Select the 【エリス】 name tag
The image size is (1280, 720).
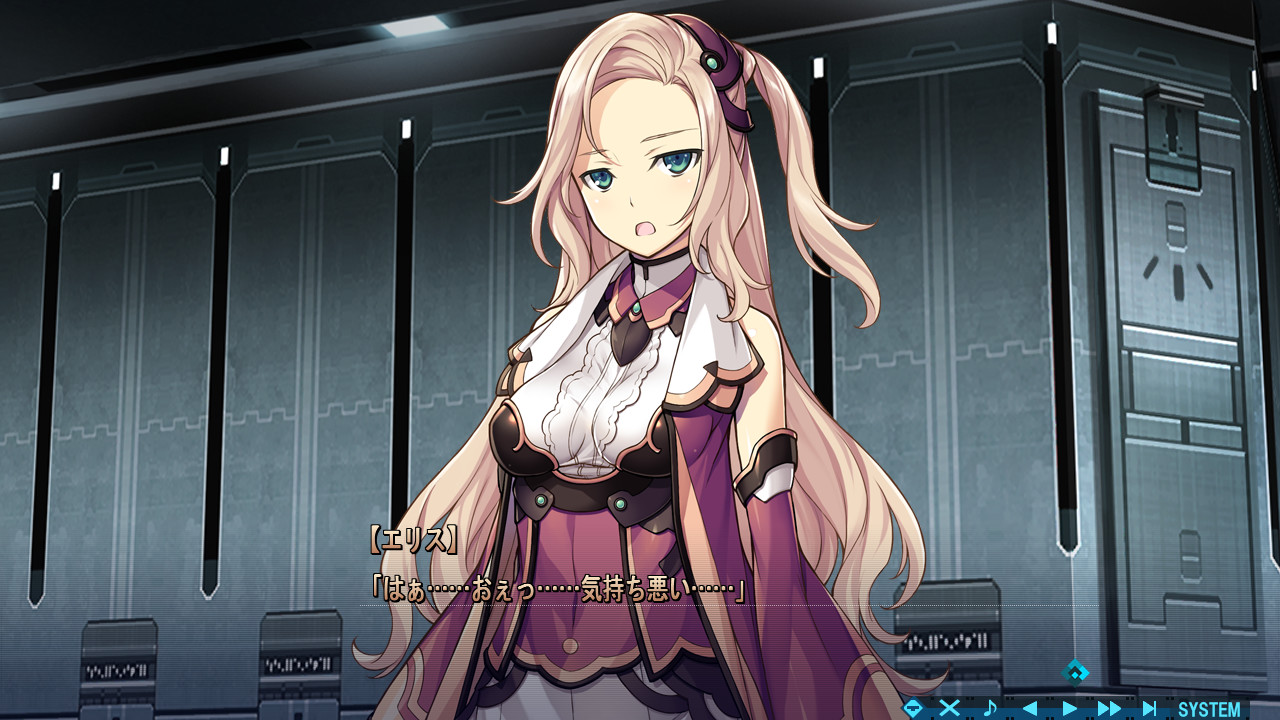(413, 536)
